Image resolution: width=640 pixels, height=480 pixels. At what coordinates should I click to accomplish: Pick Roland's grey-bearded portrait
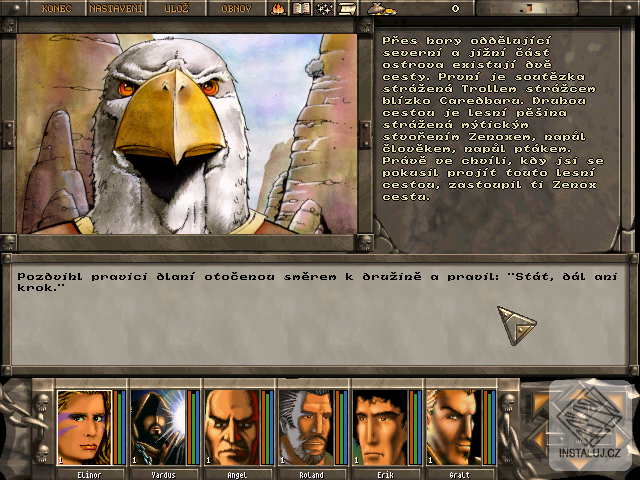[306, 427]
